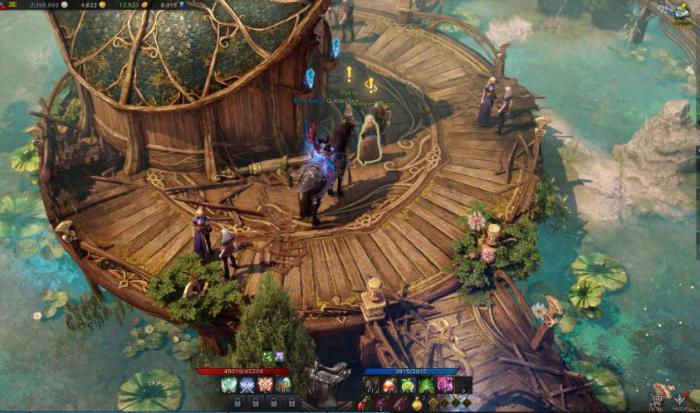
Task: Use the blue-white frost skill
Action: click(x=247, y=385)
